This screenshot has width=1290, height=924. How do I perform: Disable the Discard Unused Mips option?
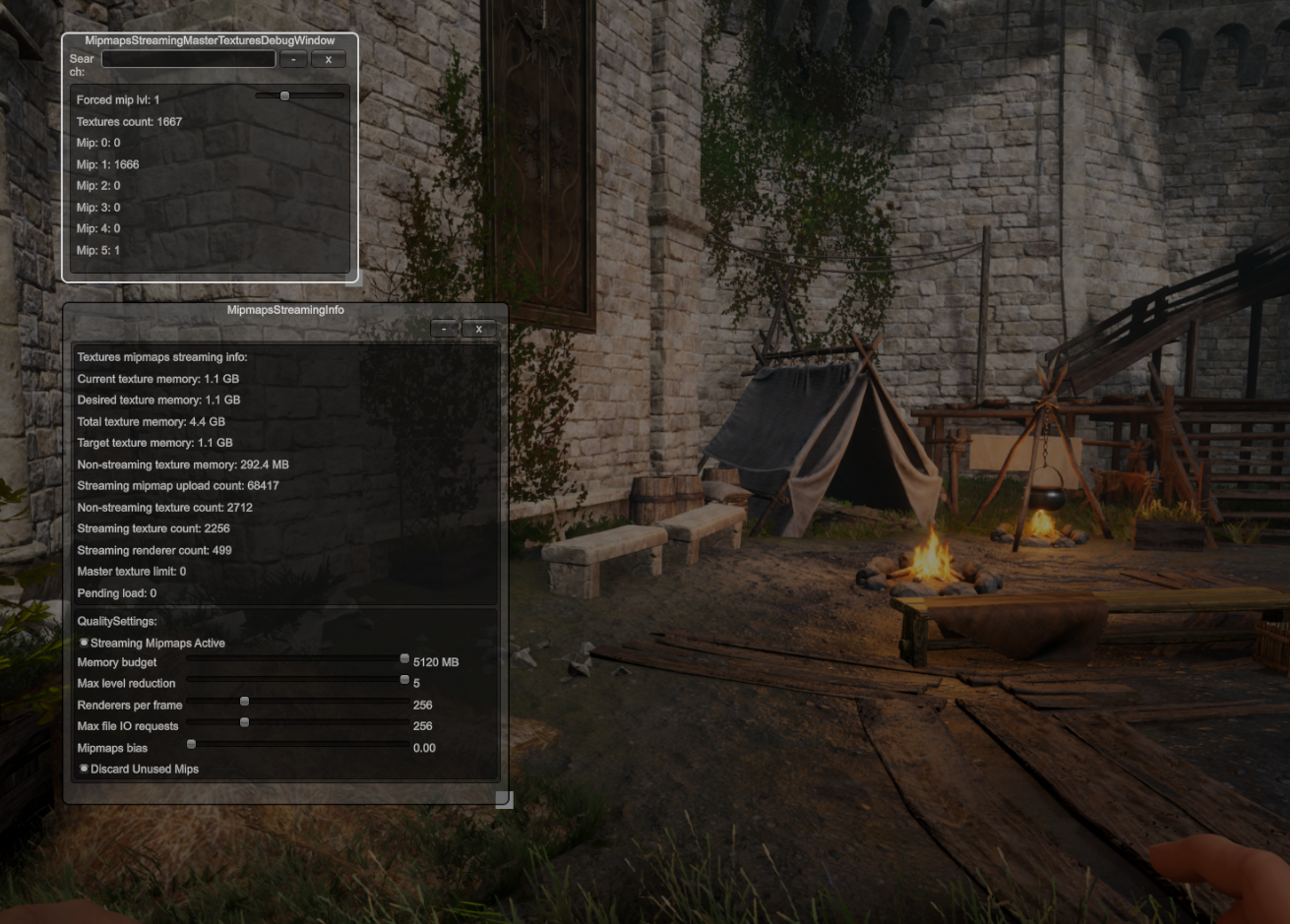pyautogui.click(x=83, y=769)
